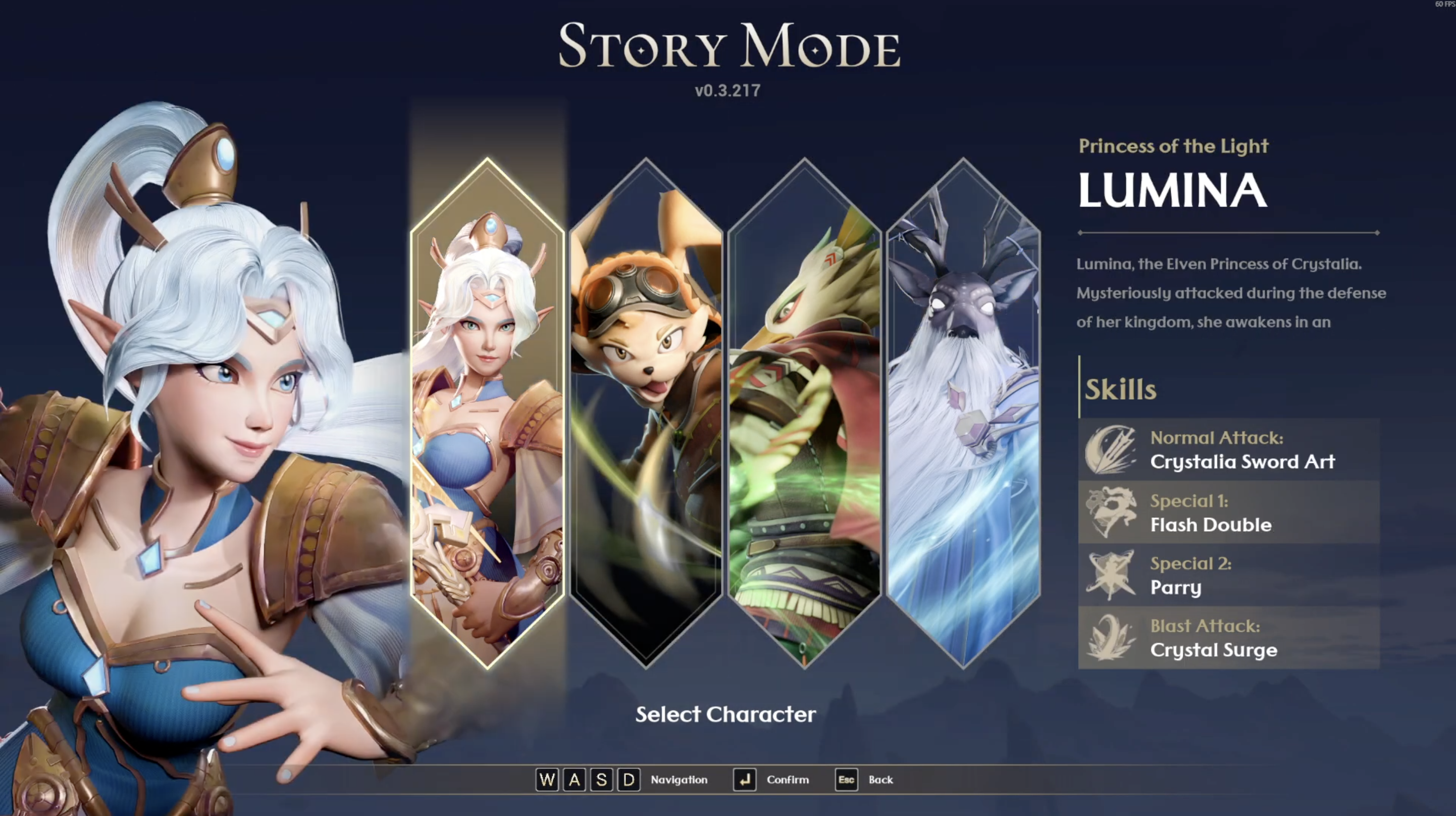Image resolution: width=1456 pixels, height=816 pixels.
Task: Select the Lumina character card
Action: tap(487, 412)
